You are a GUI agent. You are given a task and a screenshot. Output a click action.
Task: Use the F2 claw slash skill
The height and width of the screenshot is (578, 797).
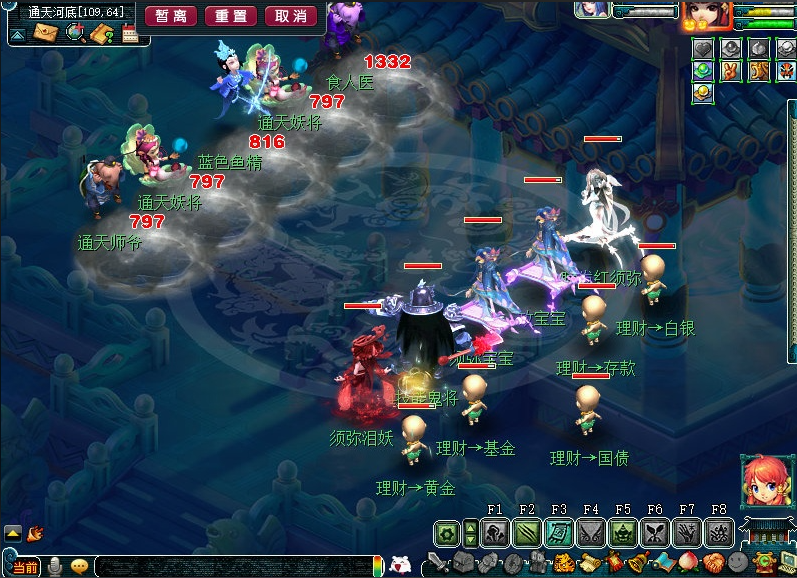526,534
